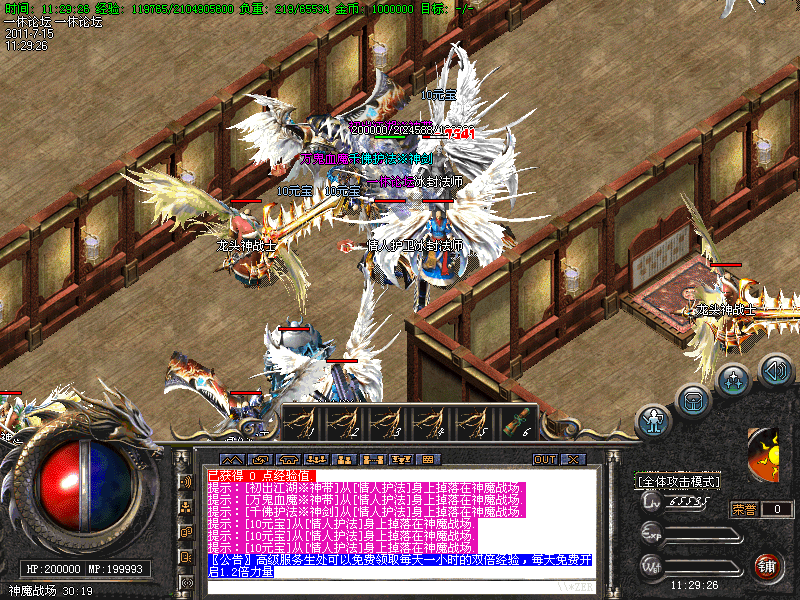Click the X button beside OUT
The width and height of the screenshot is (800, 600).
pyautogui.click(x=573, y=460)
